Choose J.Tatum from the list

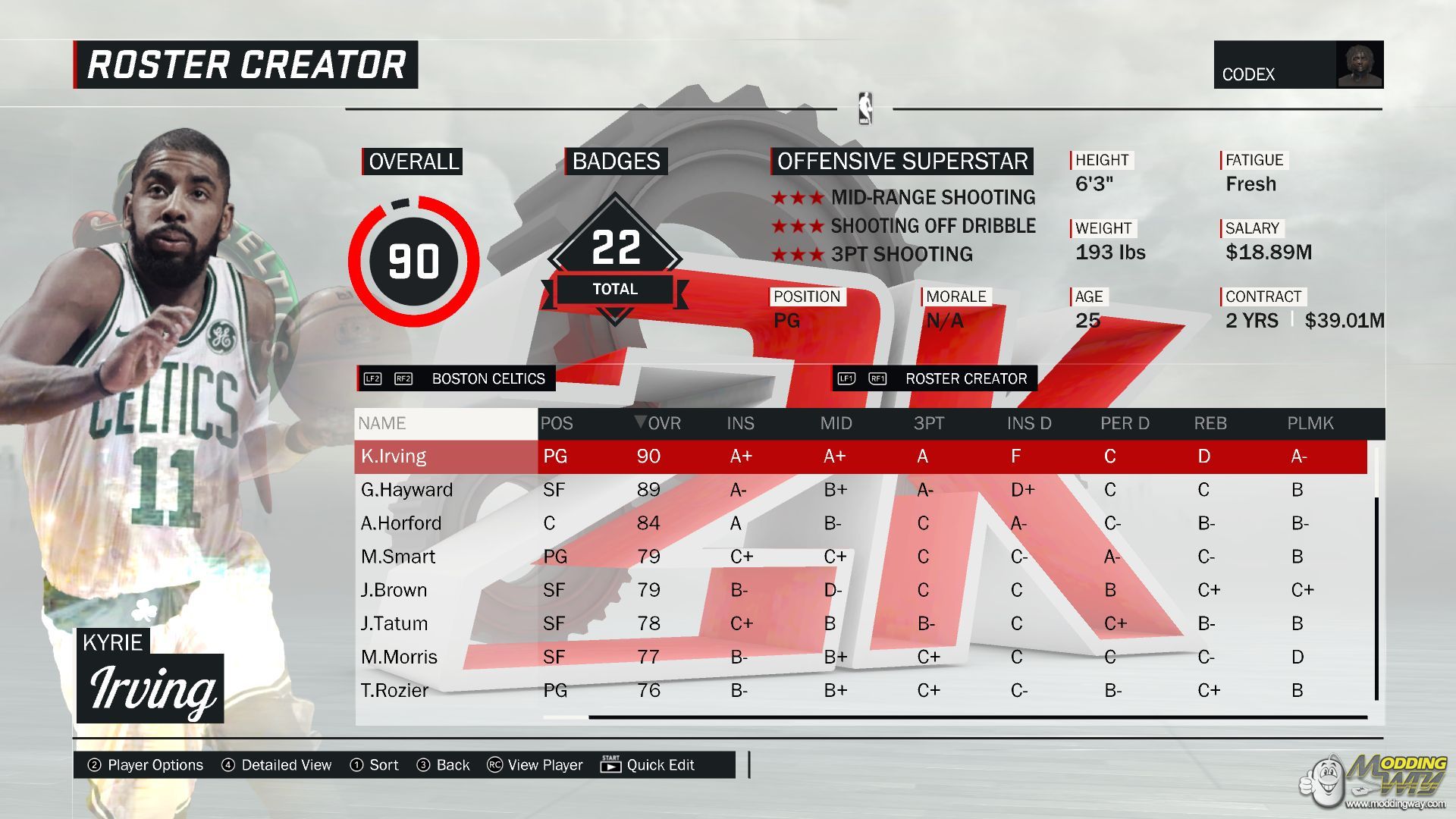coord(394,623)
